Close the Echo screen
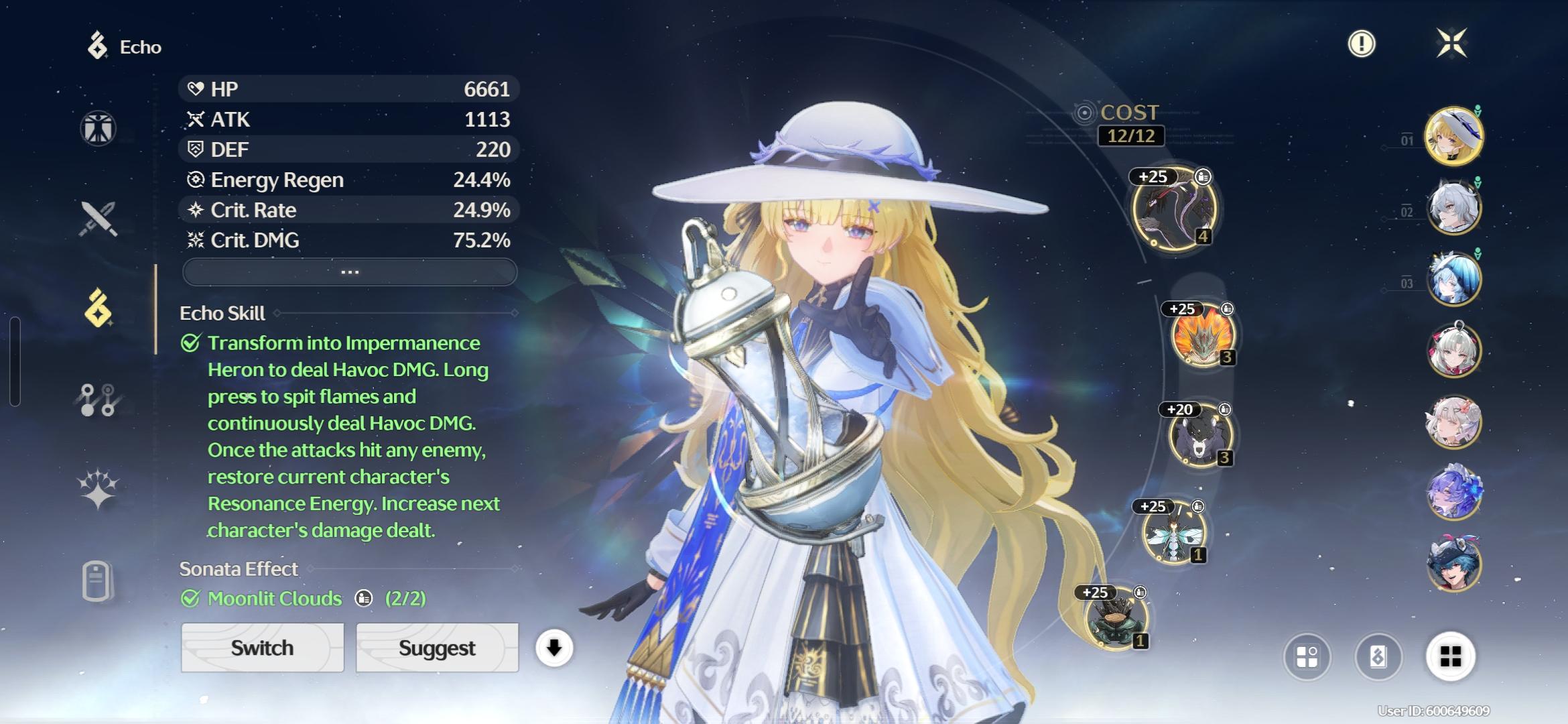Screen dimensions: 1568x724 click(x=1451, y=44)
